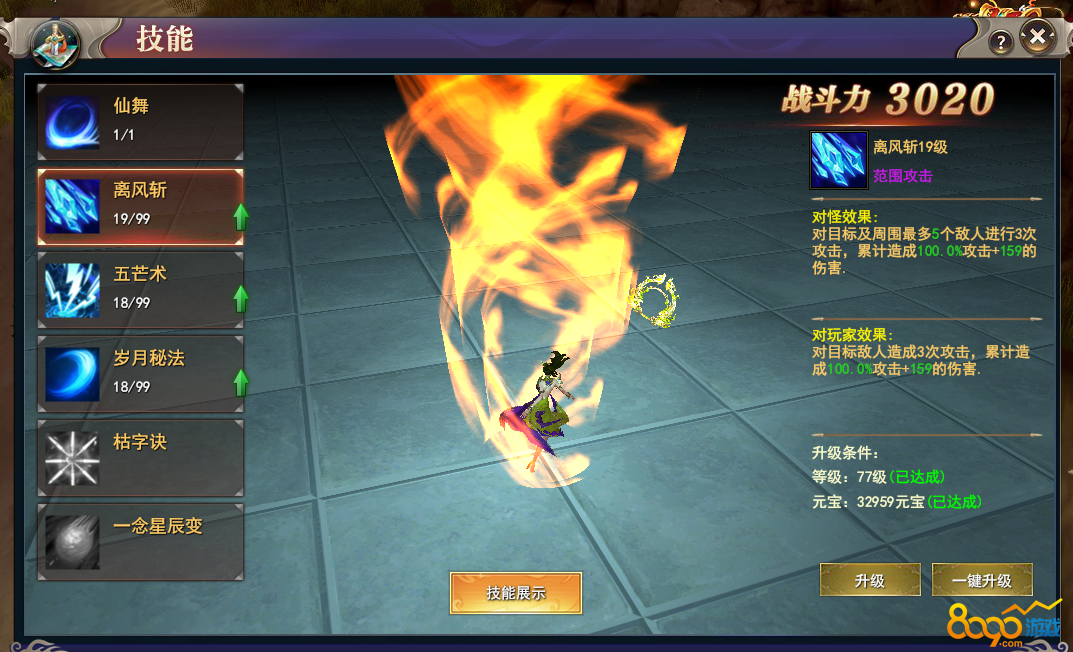Click the 离风斩 icon in the detail panel
This screenshot has height=652, width=1073.
tap(837, 160)
